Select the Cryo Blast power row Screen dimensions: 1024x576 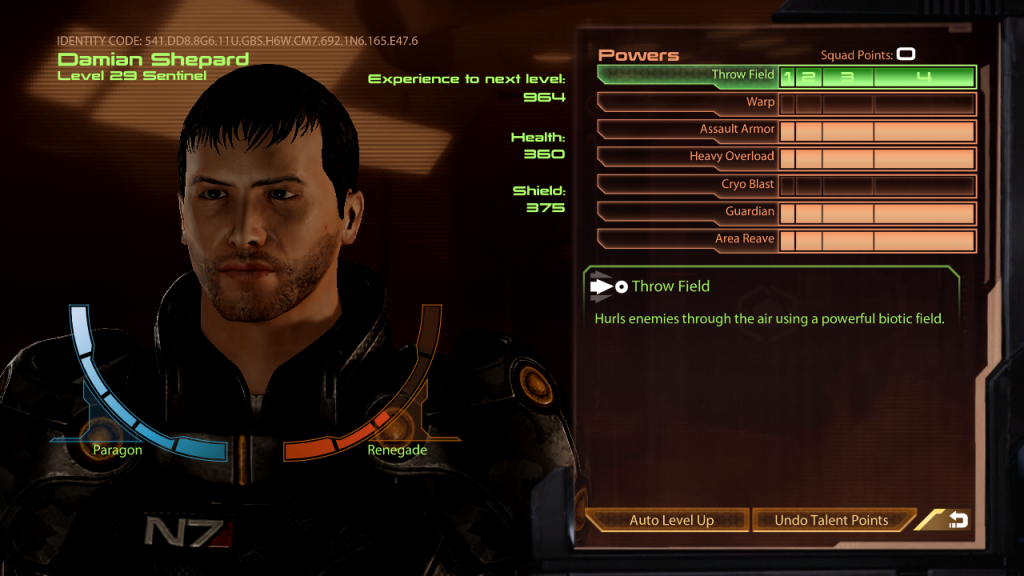point(688,185)
